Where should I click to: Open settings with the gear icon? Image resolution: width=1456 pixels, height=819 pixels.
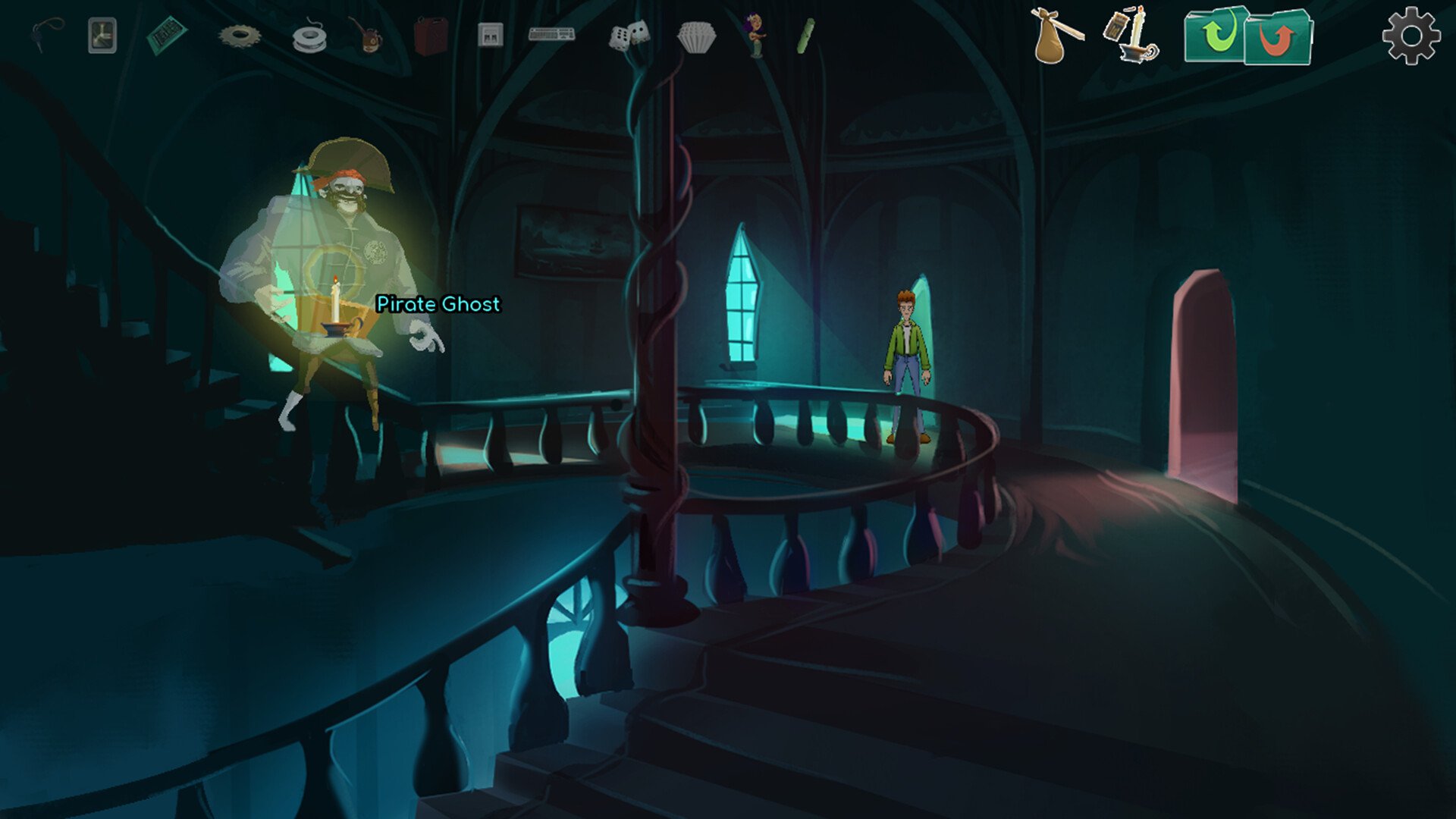[1410, 36]
